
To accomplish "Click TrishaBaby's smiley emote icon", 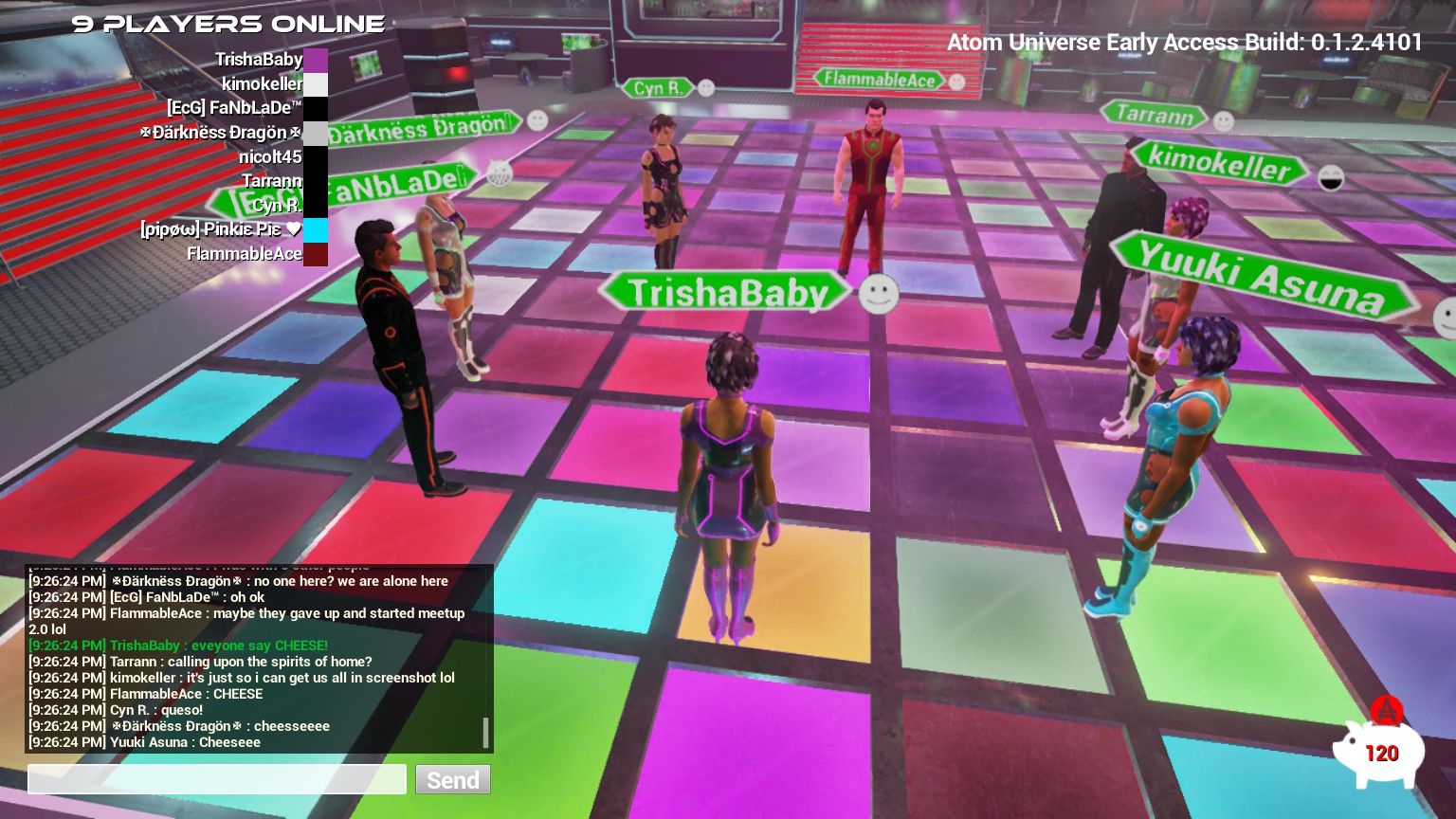I will 878,294.
